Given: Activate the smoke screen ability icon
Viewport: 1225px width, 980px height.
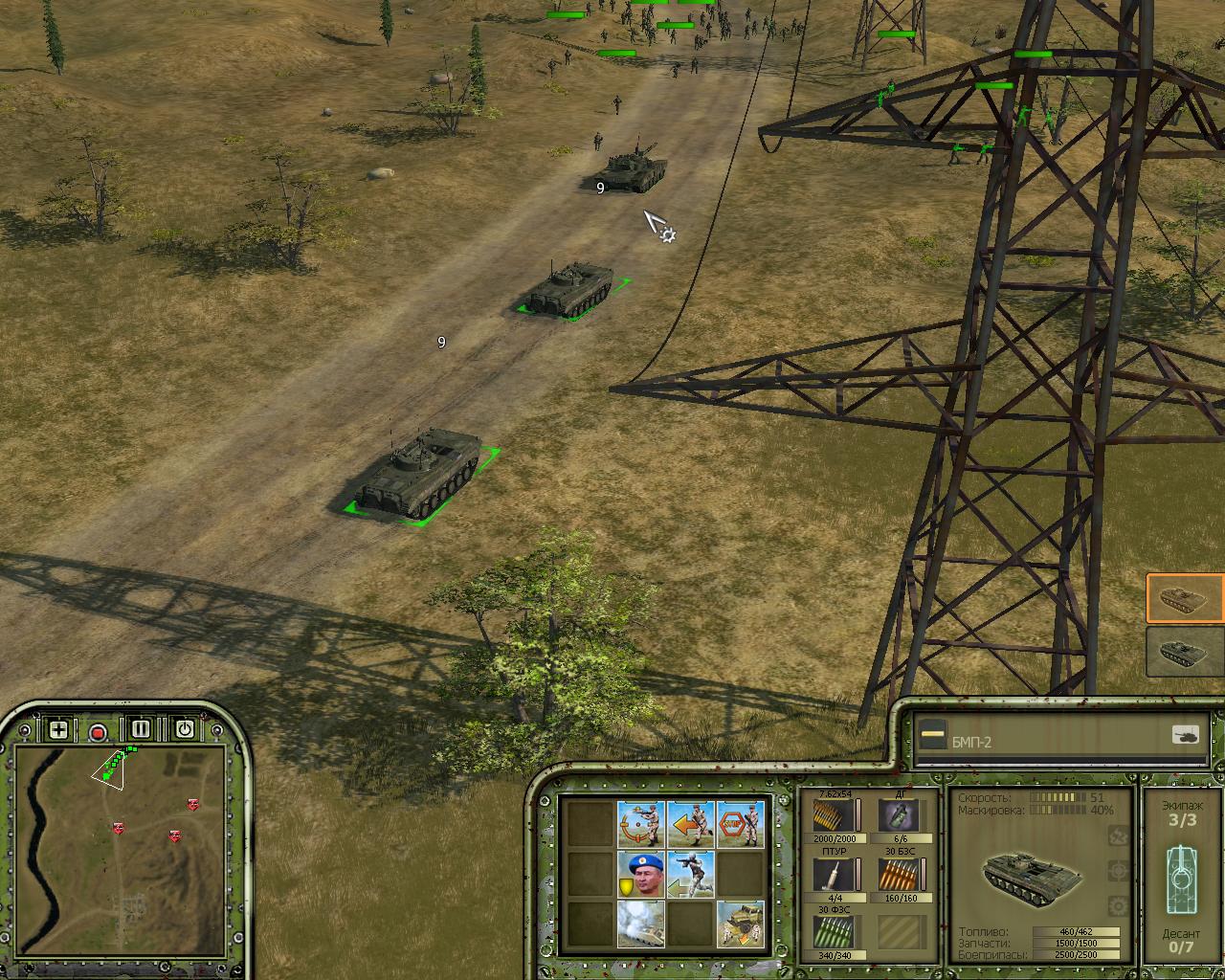Looking at the screenshot, I should tap(641, 924).
